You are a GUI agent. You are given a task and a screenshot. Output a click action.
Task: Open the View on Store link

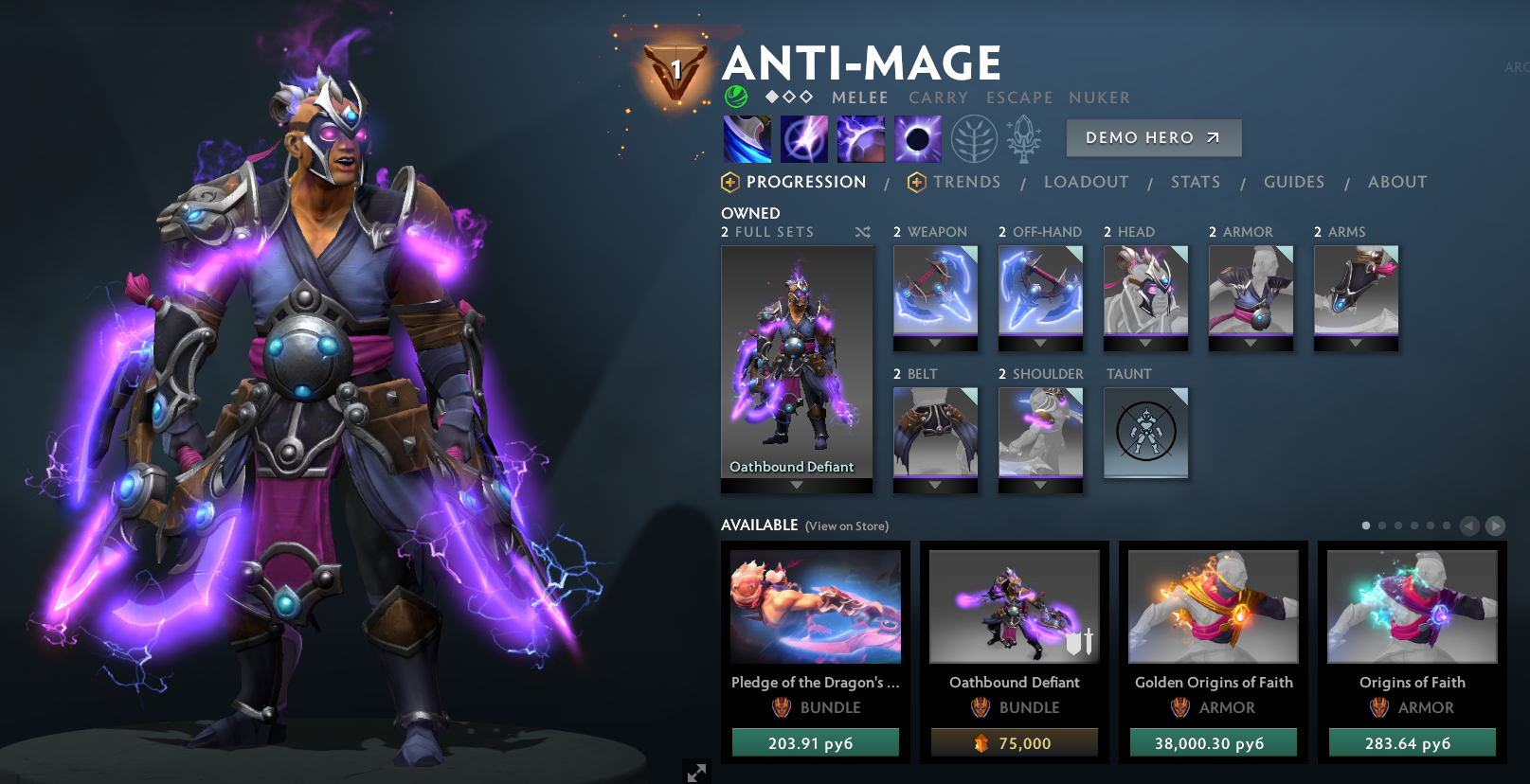coord(846,526)
